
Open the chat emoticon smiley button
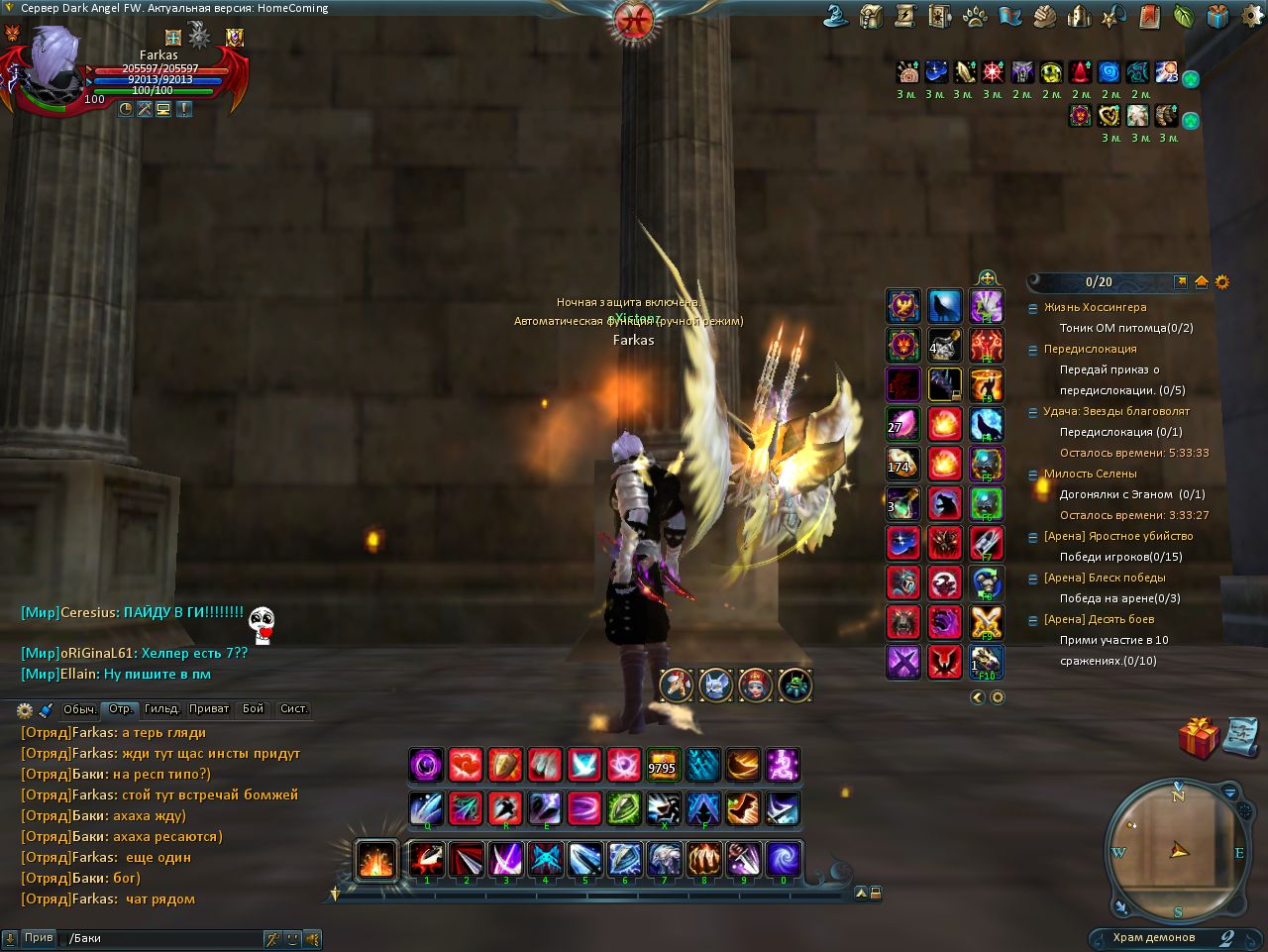(x=292, y=938)
